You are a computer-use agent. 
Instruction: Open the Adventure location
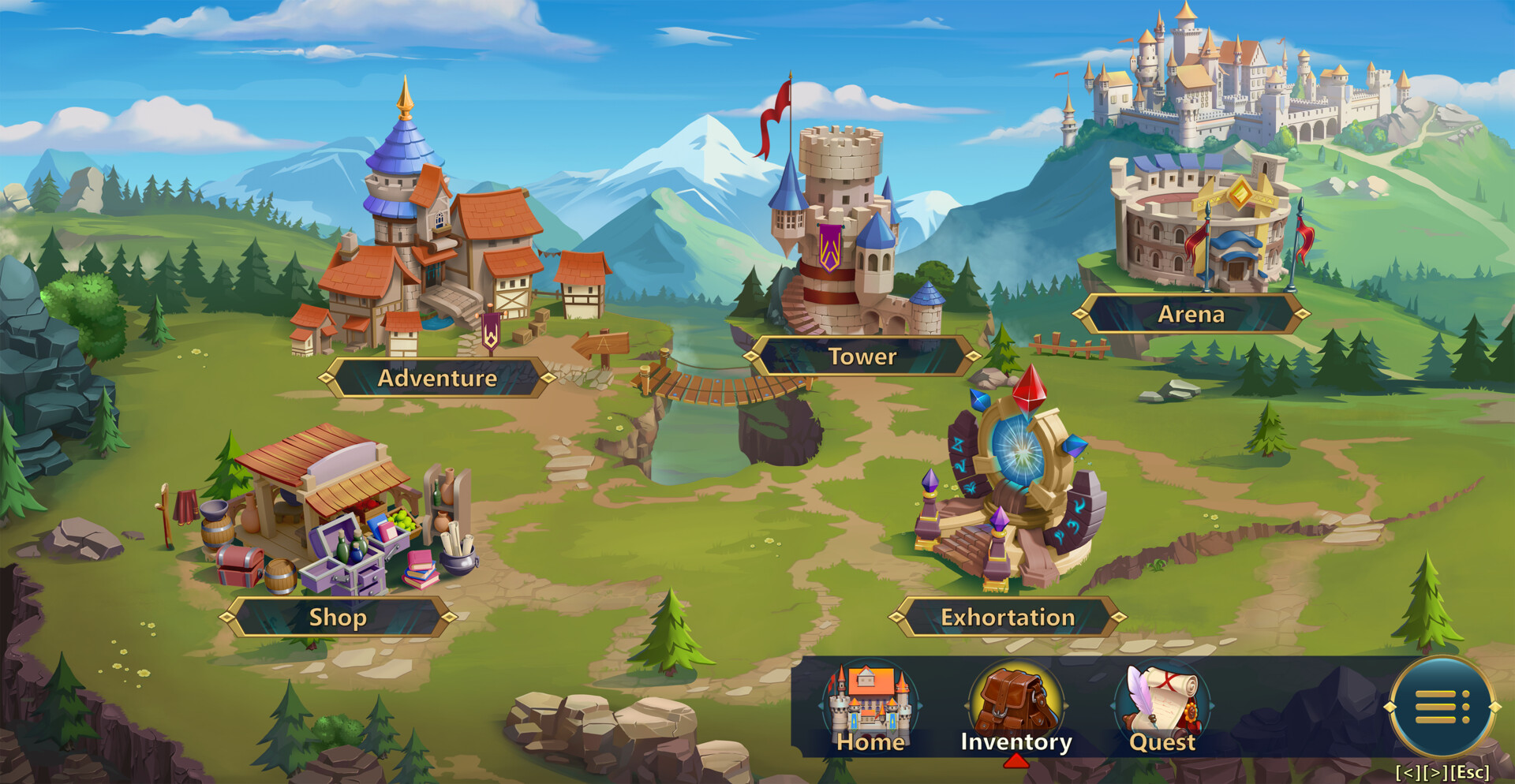tap(437, 378)
